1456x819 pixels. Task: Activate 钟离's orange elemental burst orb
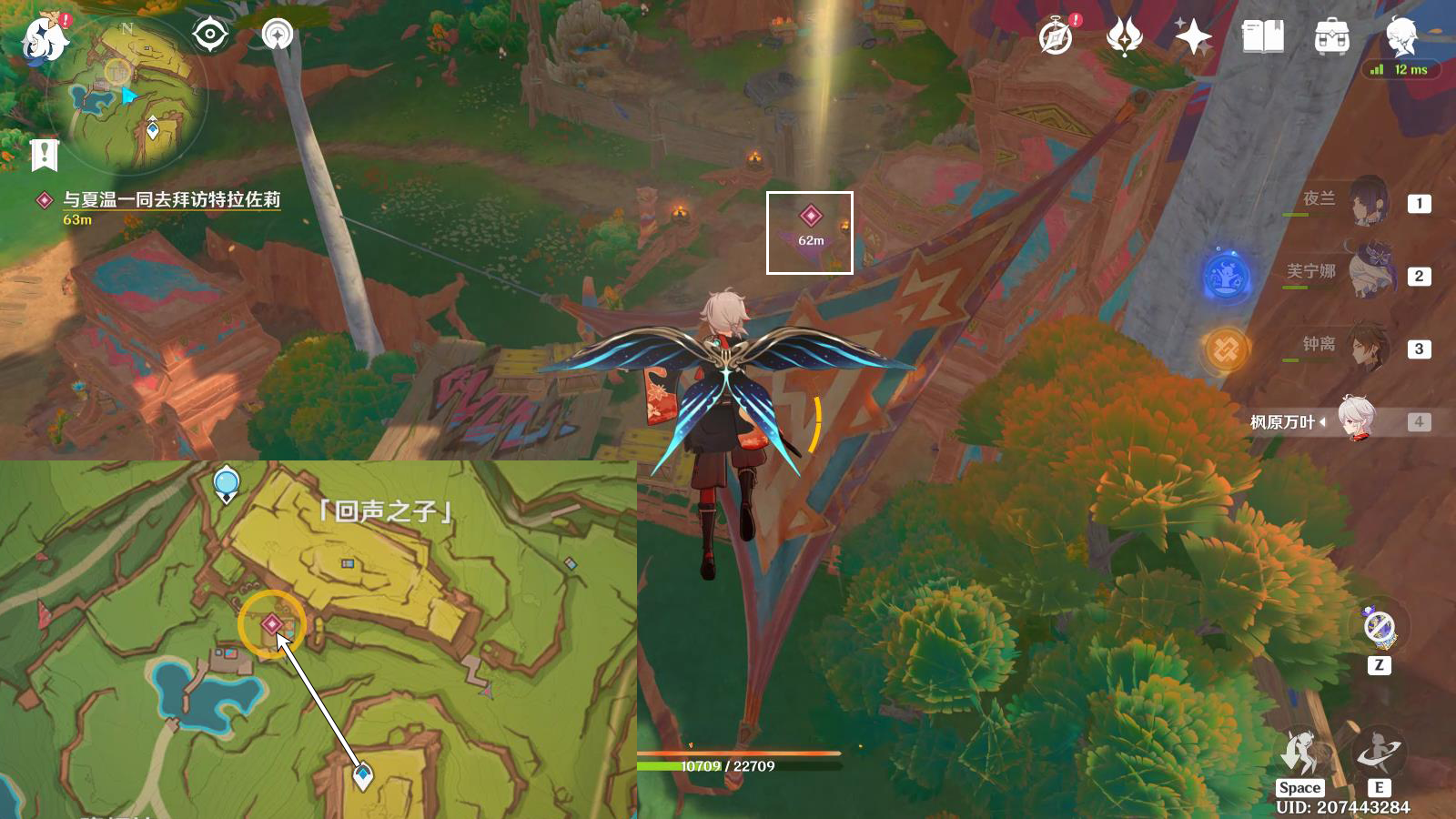pyautogui.click(x=1226, y=349)
